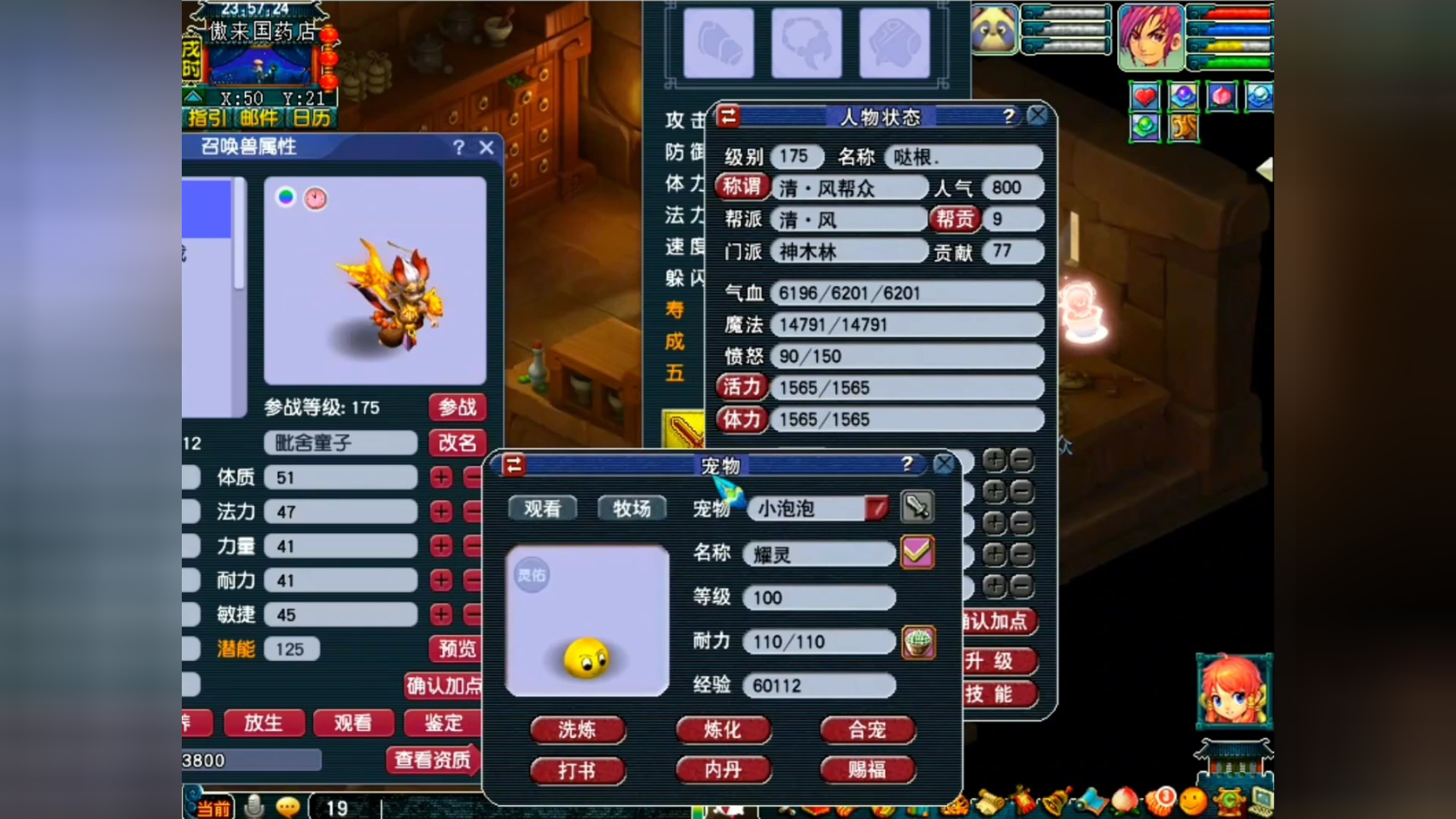This screenshot has width=1456, height=819.
Task: Select the heart item in the quick-use slots
Action: (1144, 97)
